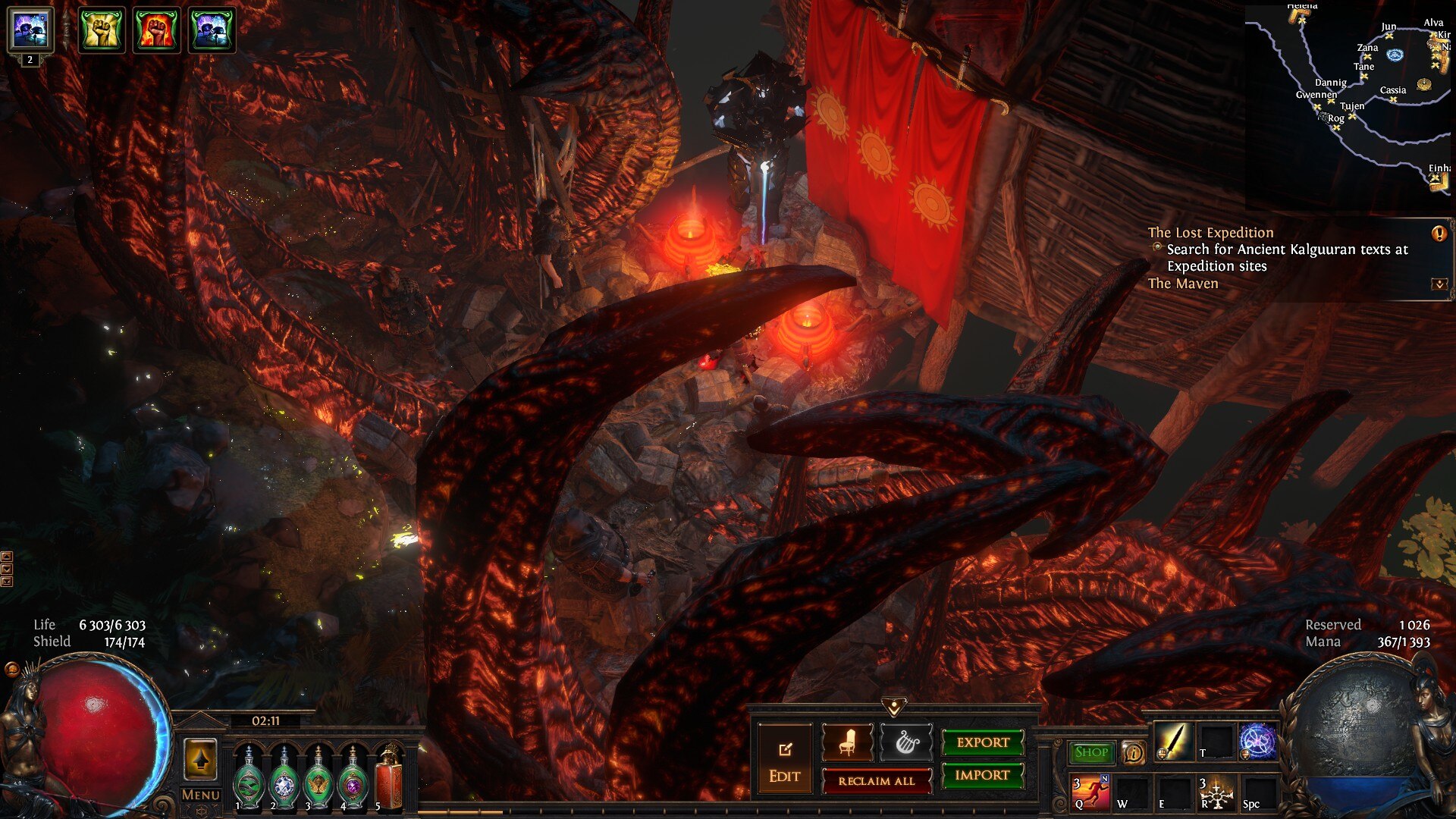
Task: Activate the running figure dash skill
Action: click(x=1091, y=792)
